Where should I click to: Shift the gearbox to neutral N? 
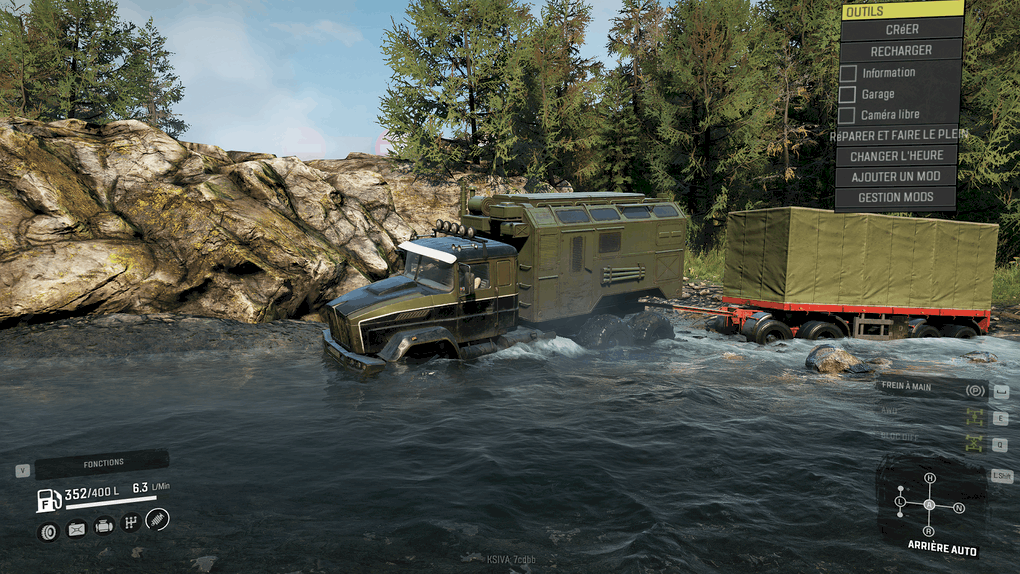[x=959, y=507]
